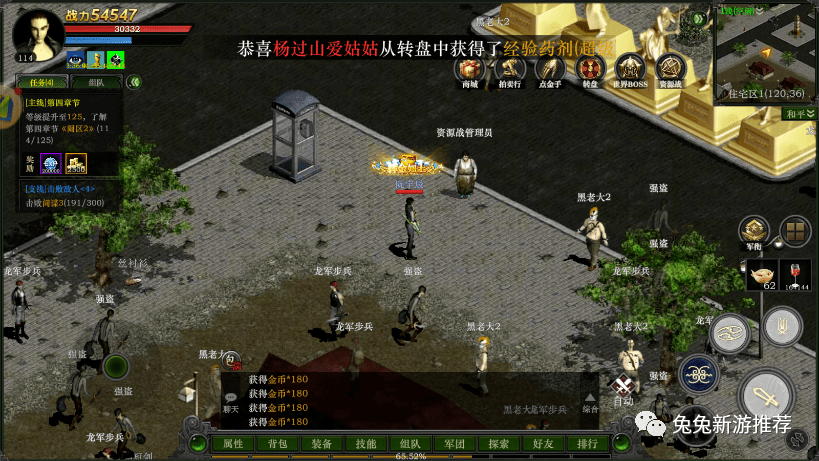Open the 拍卖行 auction house
The width and height of the screenshot is (819, 461).
click(x=510, y=70)
